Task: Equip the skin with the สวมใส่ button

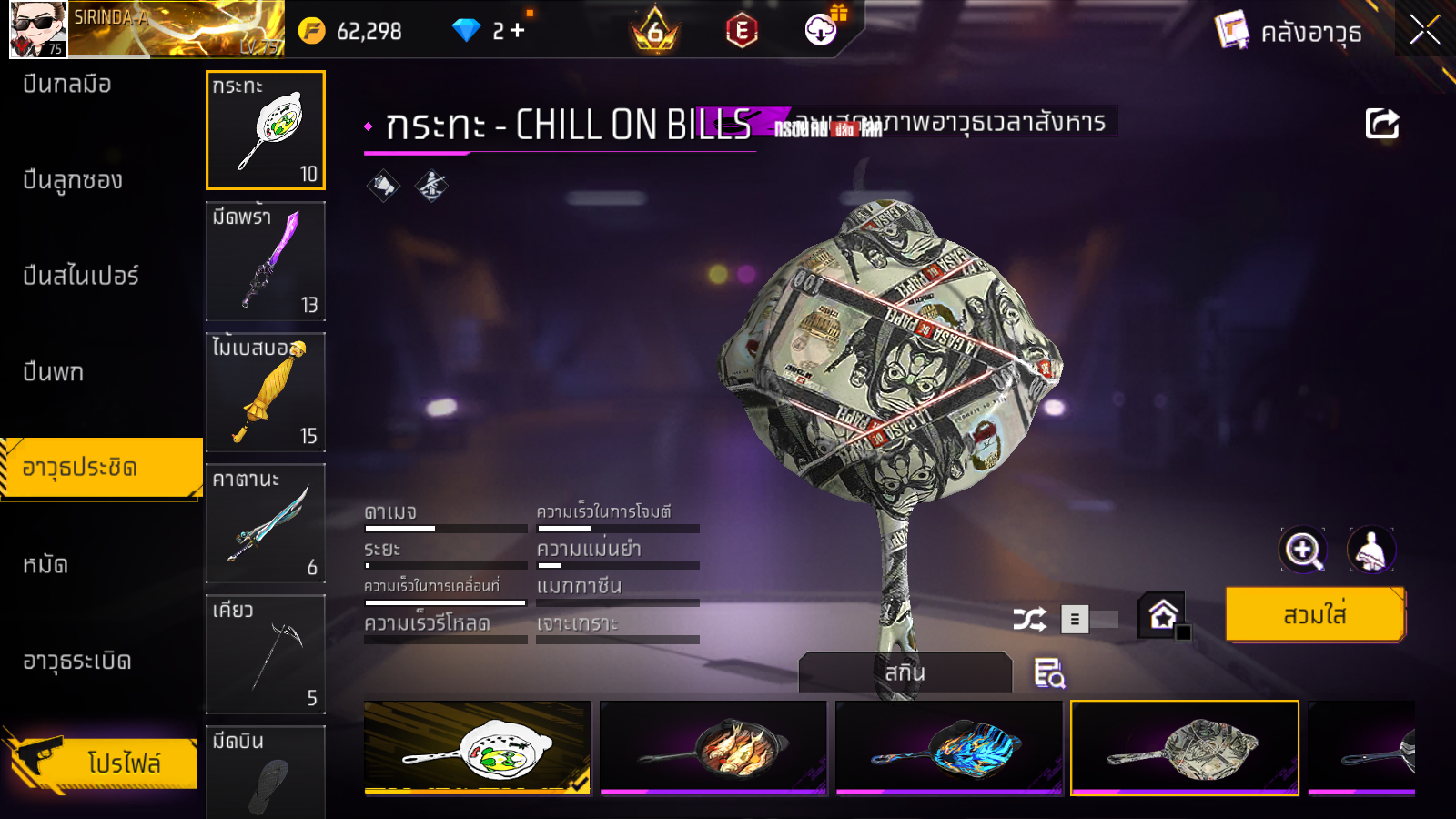Action: point(1314,615)
